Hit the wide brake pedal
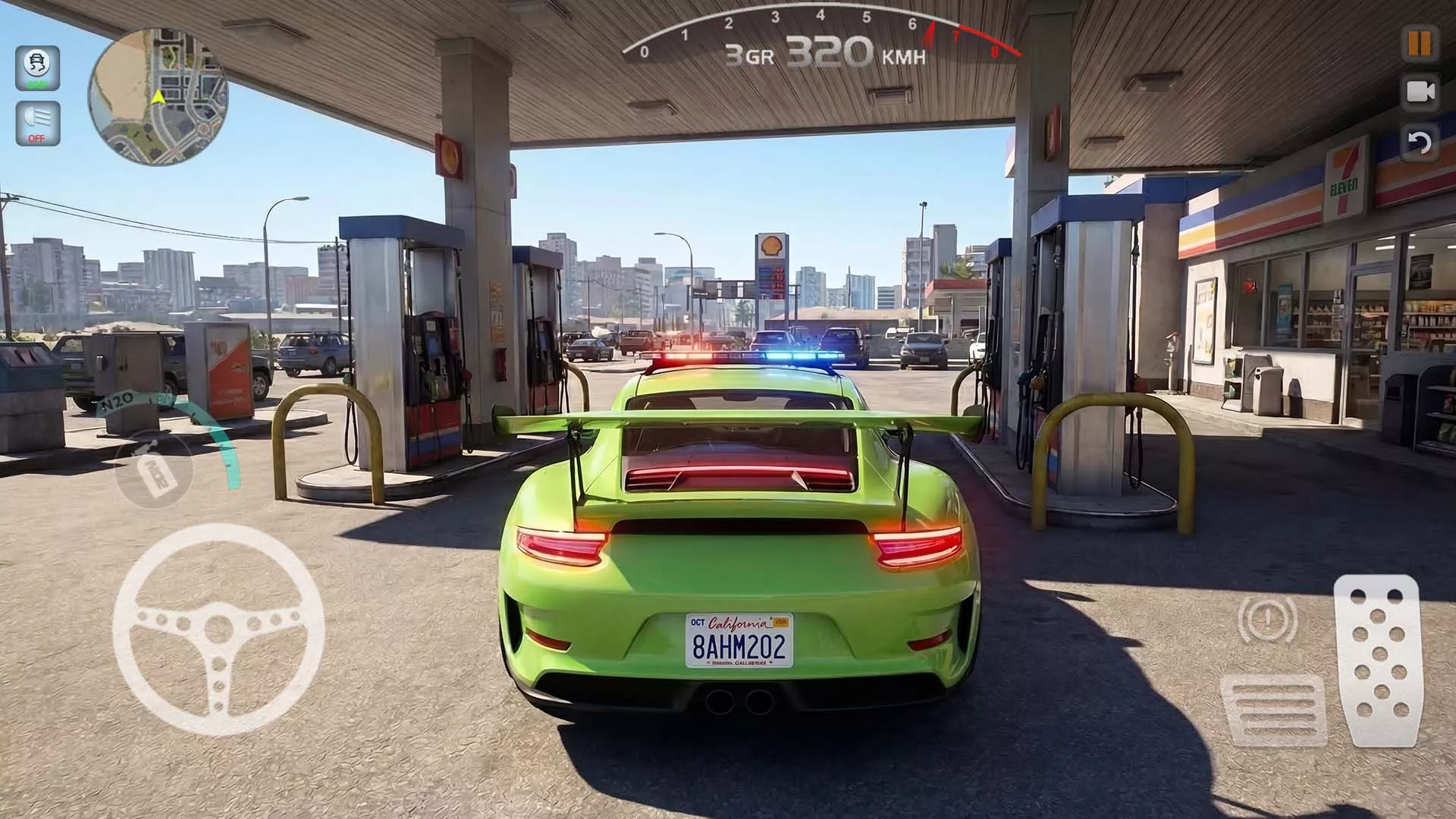This screenshot has height=819, width=1456. [x=1274, y=709]
